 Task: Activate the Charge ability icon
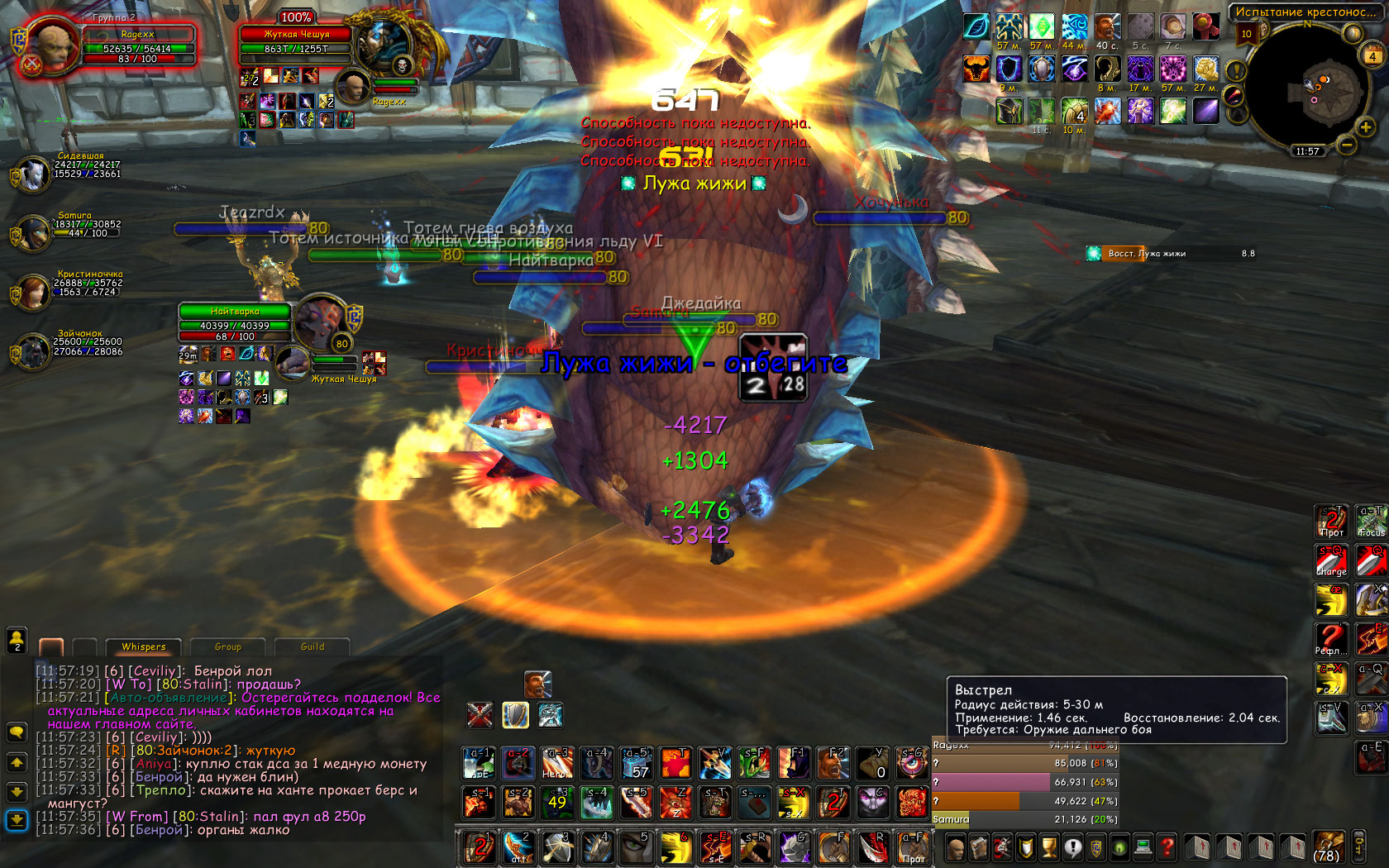[1331, 560]
